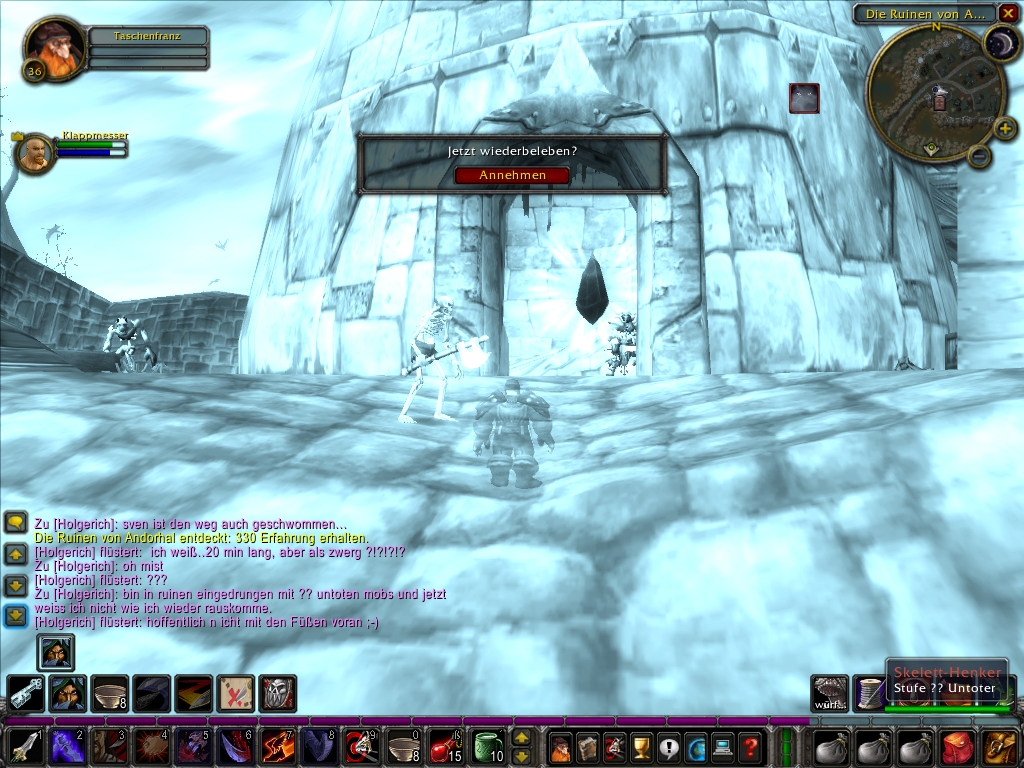Use the red potion with 15 charges
The width and height of the screenshot is (1024, 768).
[x=444, y=746]
